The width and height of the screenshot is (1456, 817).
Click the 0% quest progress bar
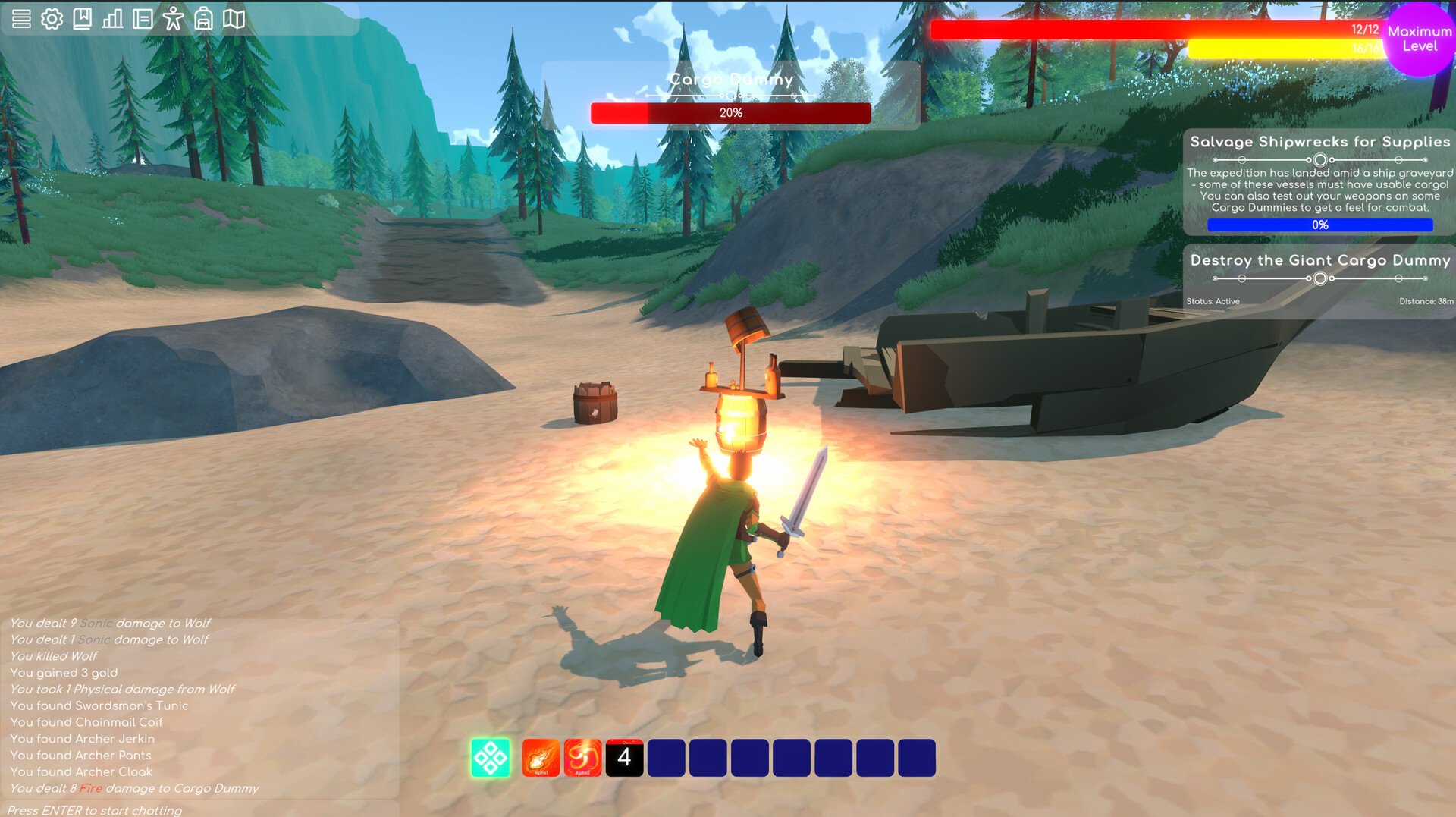[x=1319, y=225]
